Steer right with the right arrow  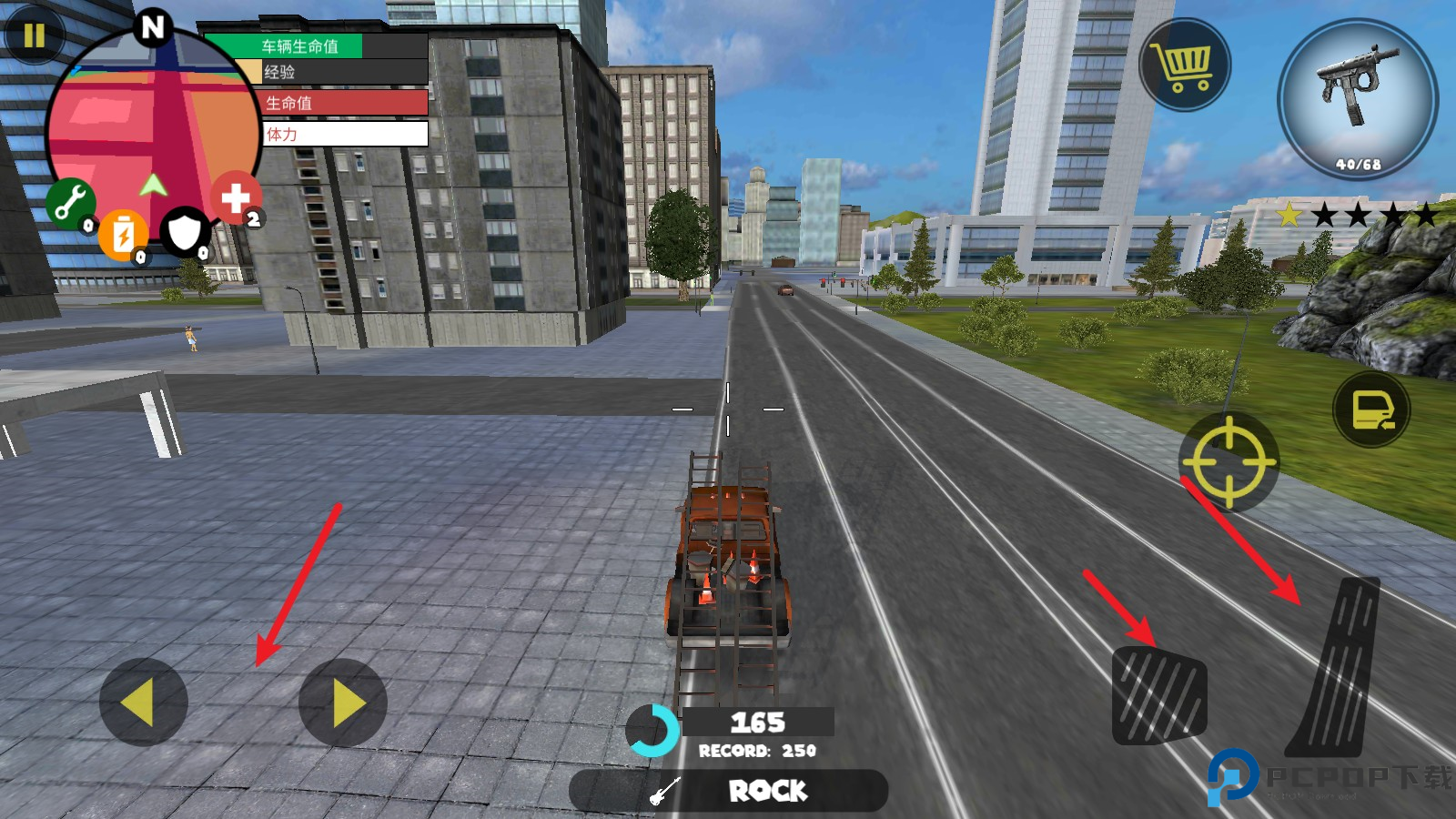pos(343,703)
